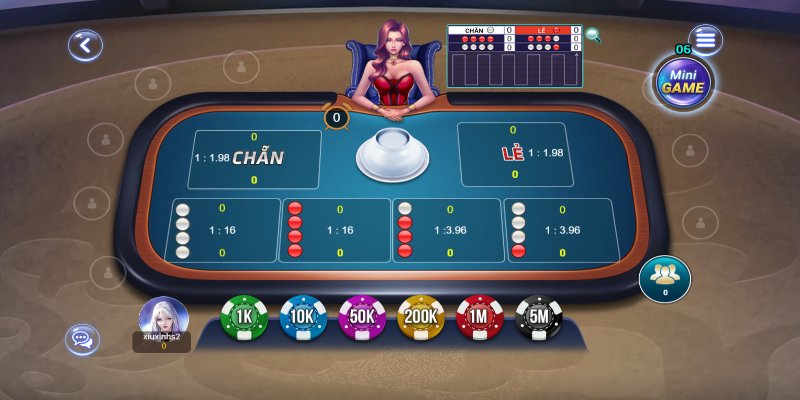Image resolution: width=800 pixels, height=400 pixels.
Task: Choose the purple 50K chip
Action: point(362,318)
